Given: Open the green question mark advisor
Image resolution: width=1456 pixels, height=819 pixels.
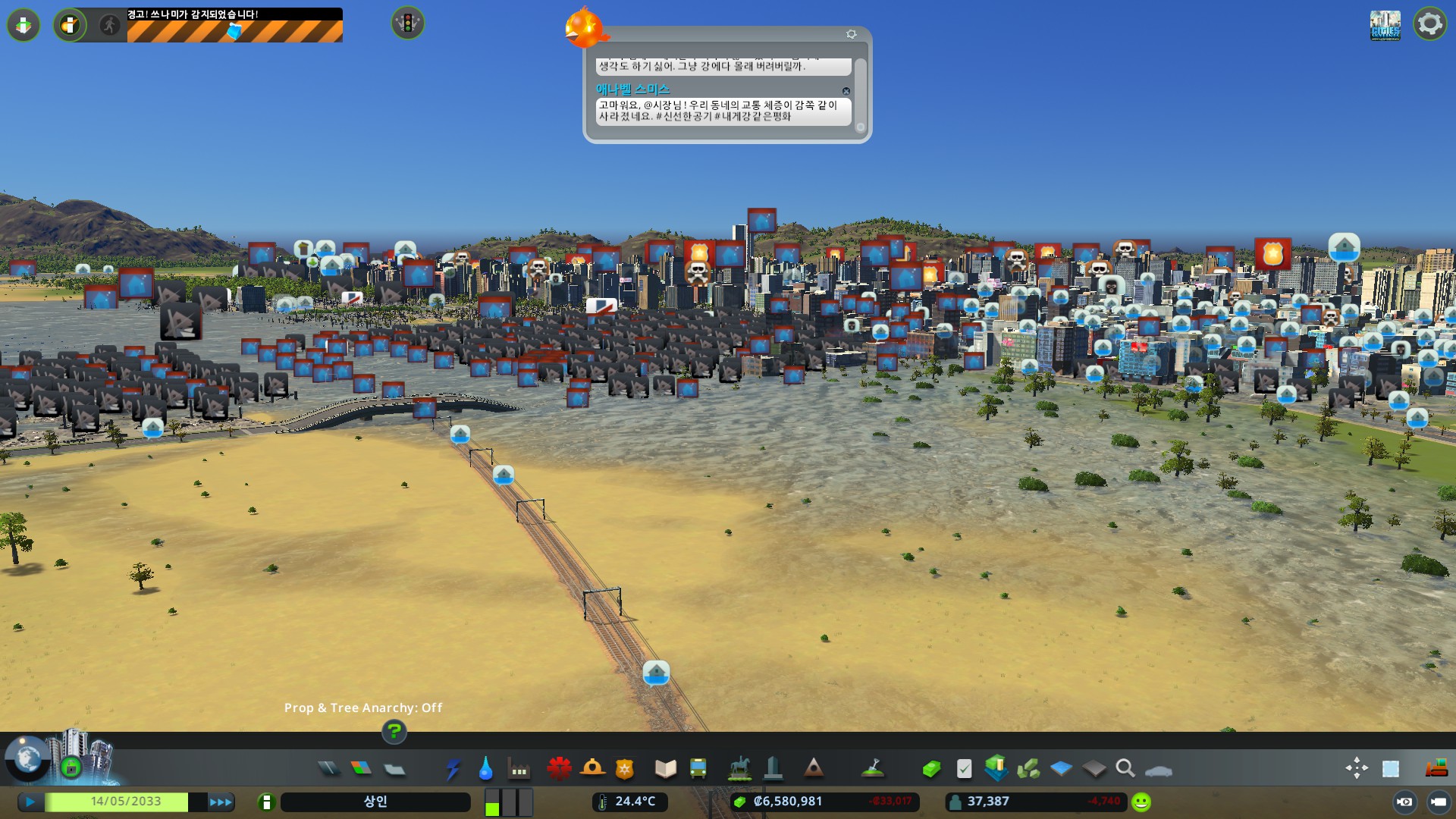Looking at the screenshot, I should pos(394,732).
